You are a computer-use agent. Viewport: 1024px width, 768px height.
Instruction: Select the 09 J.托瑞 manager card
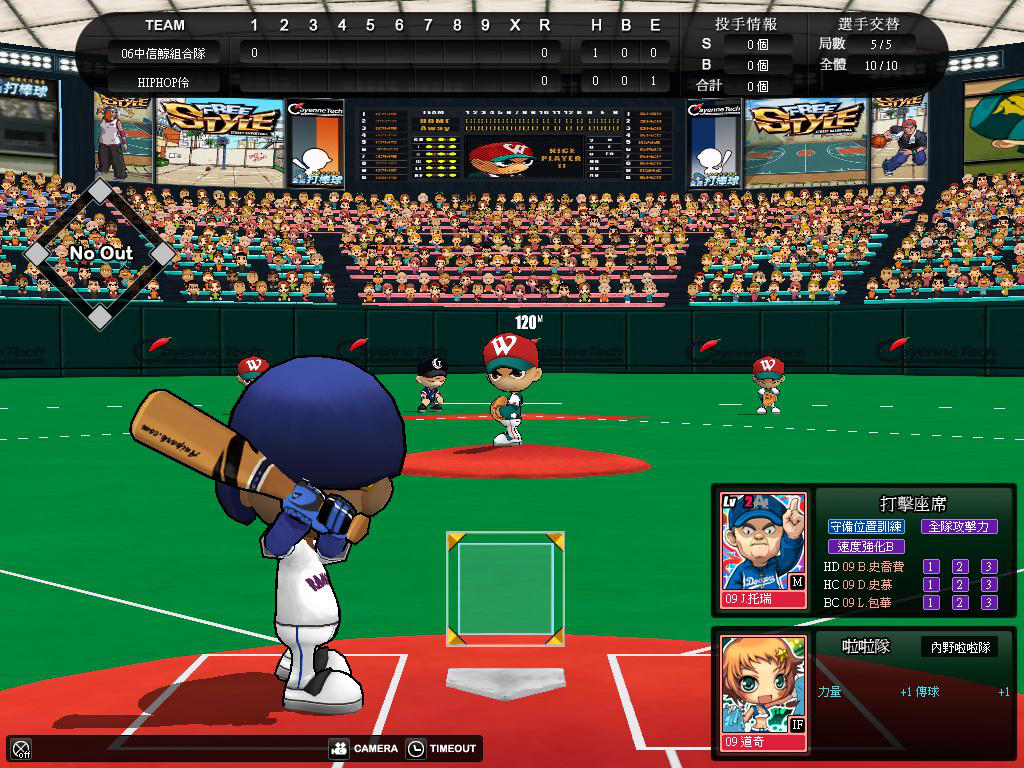click(x=764, y=550)
